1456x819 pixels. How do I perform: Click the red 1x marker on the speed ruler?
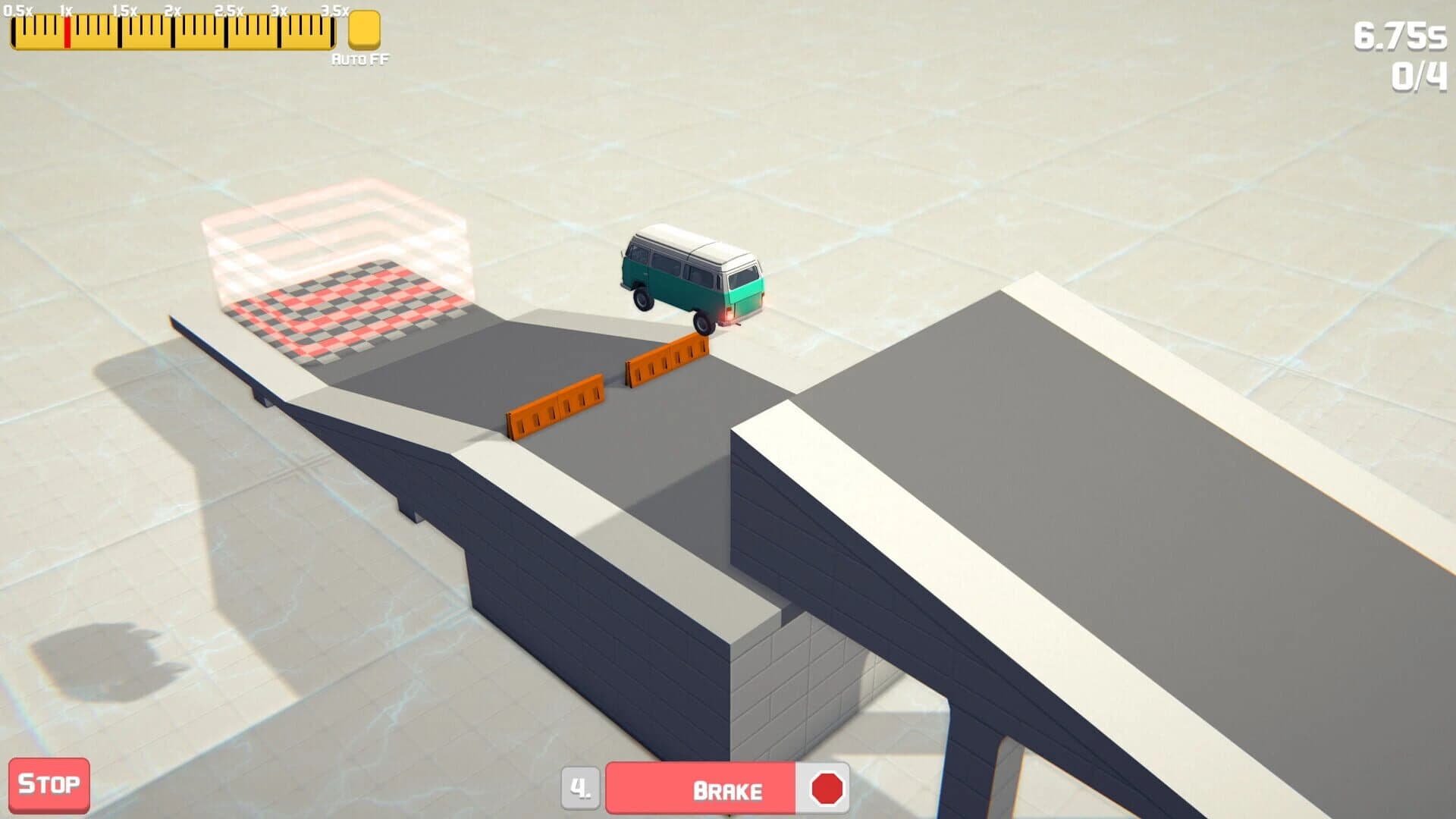click(x=67, y=30)
